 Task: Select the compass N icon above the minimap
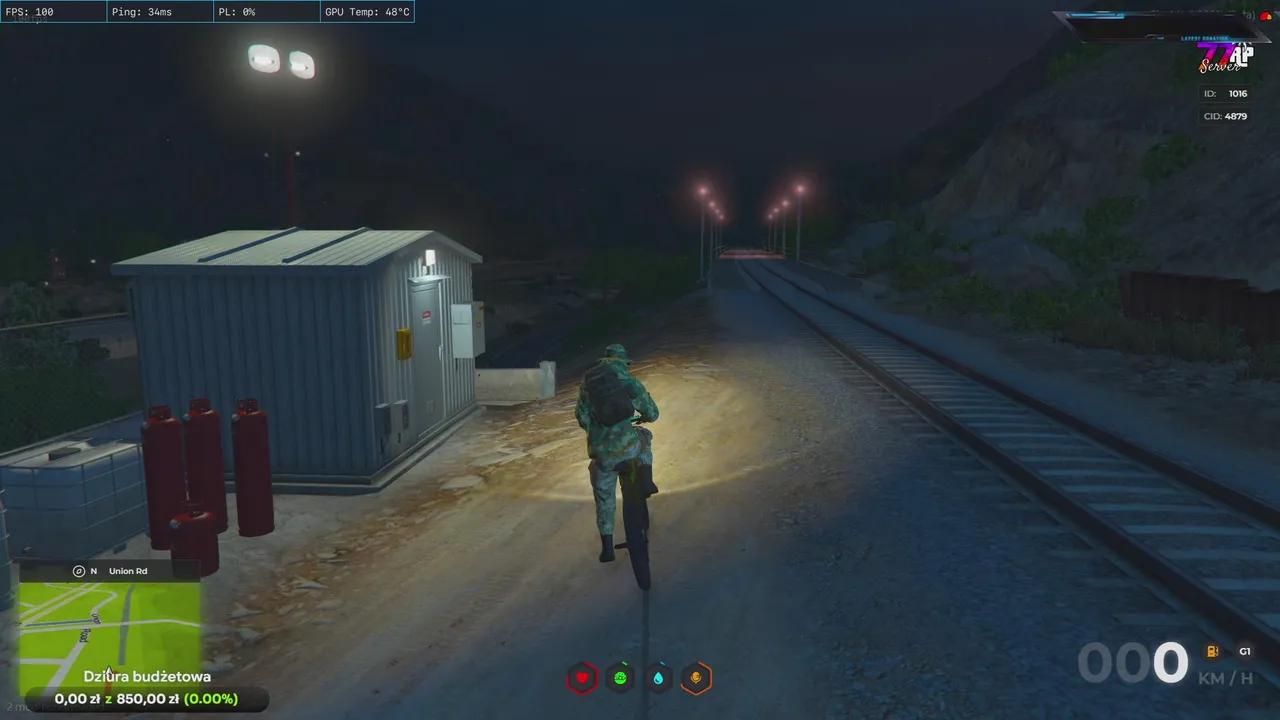coord(79,570)
